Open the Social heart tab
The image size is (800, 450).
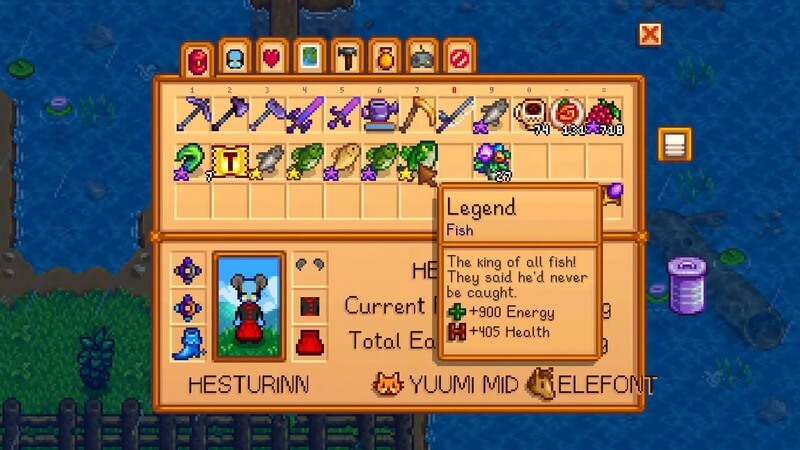(x=271, y=59)
